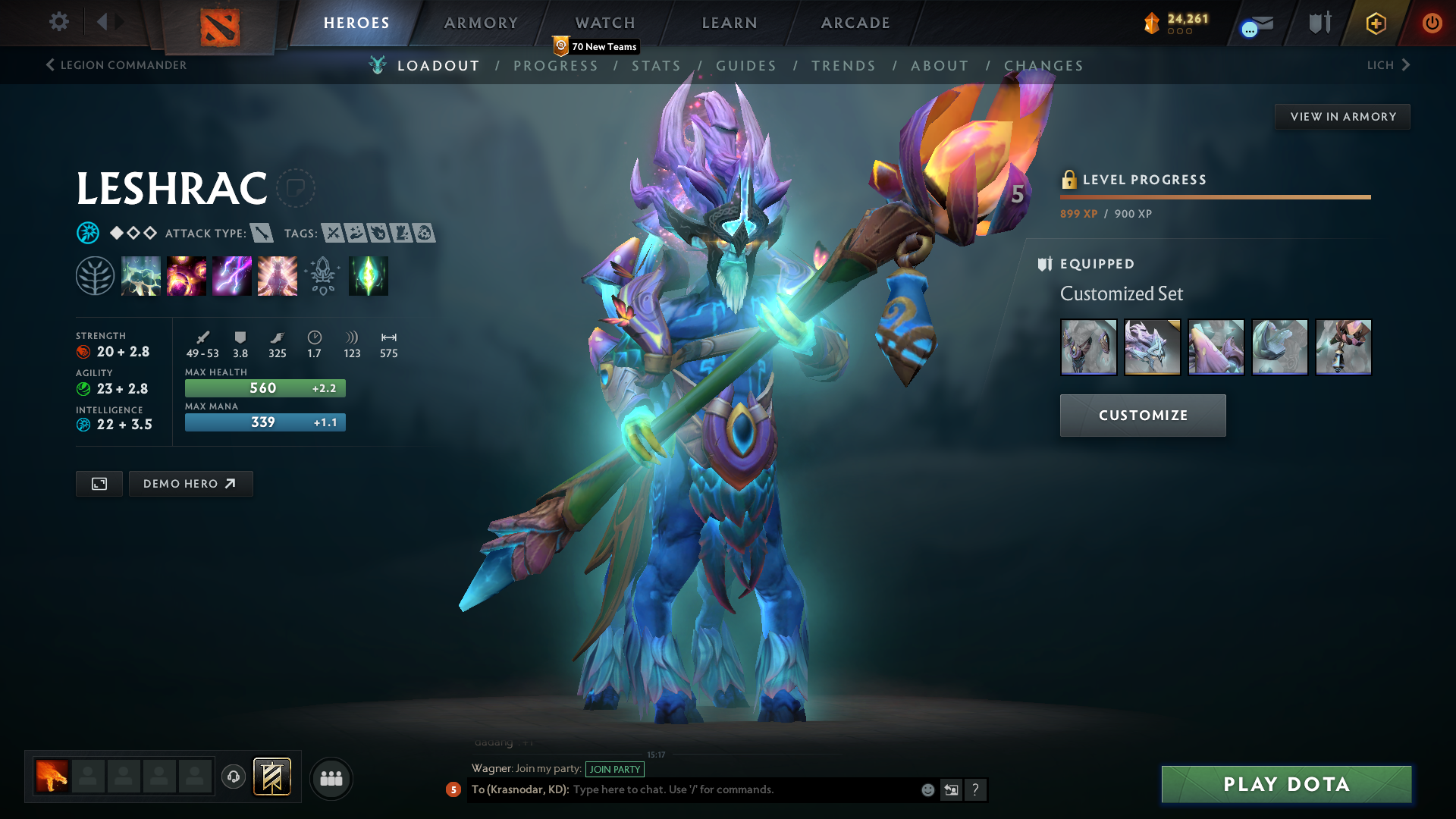Click VIEW IN ARMORY

(1342, 116)
